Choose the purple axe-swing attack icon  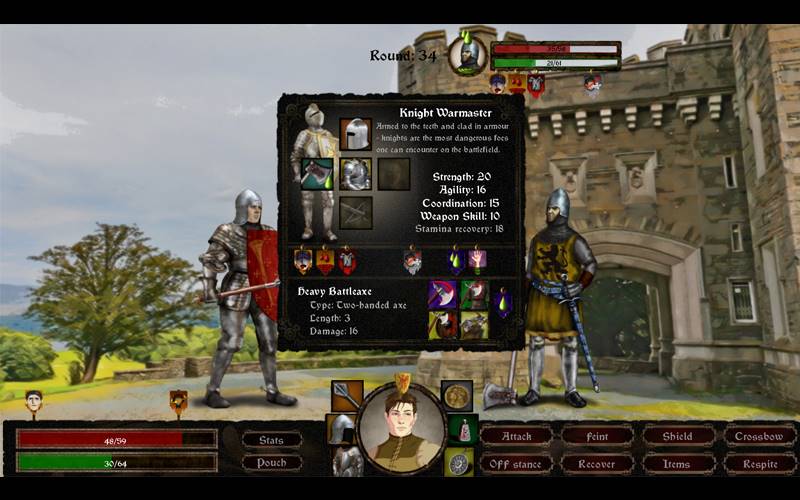tap(442, 294)
